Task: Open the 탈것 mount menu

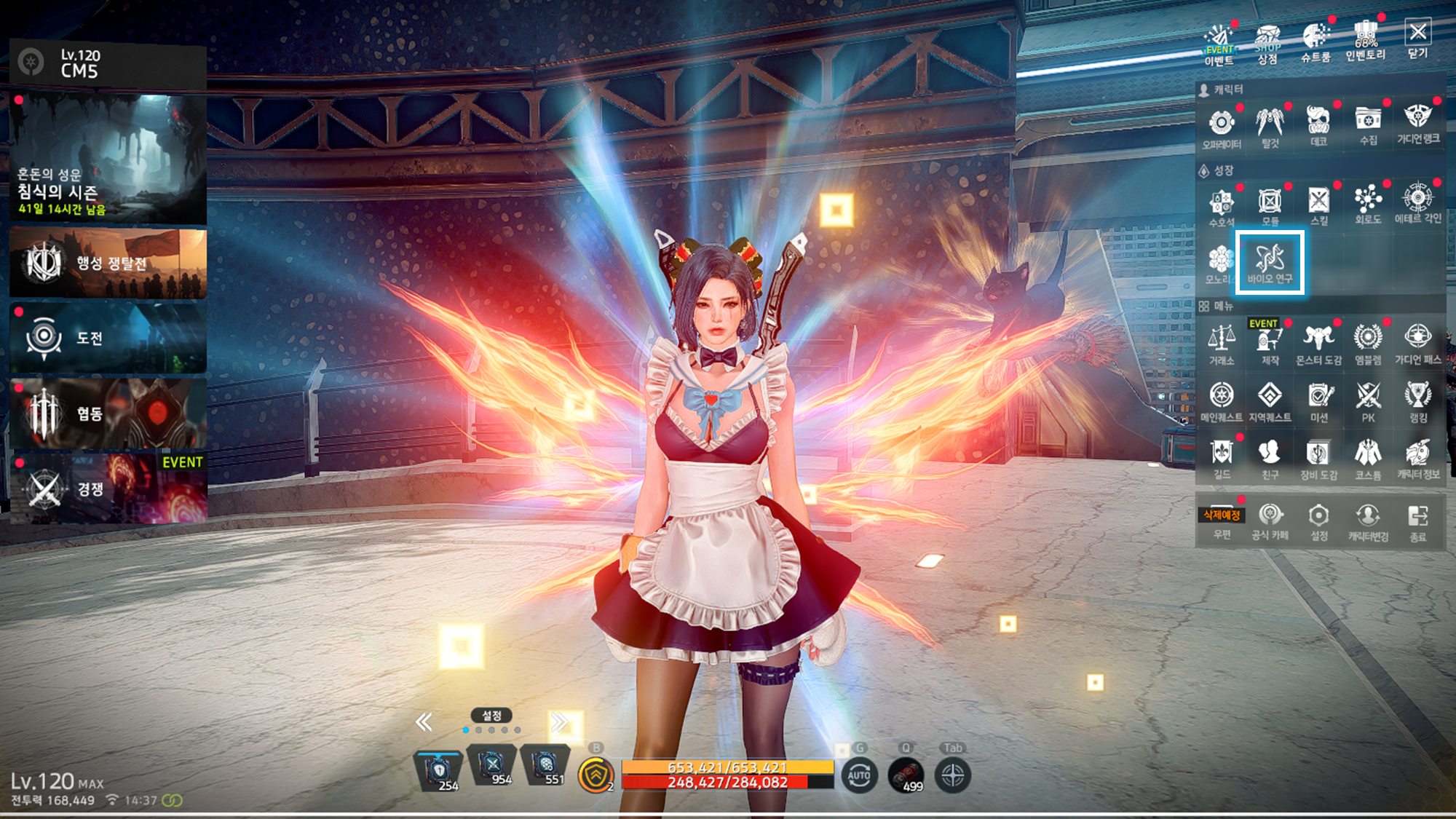Action: tap(1270, 126)
